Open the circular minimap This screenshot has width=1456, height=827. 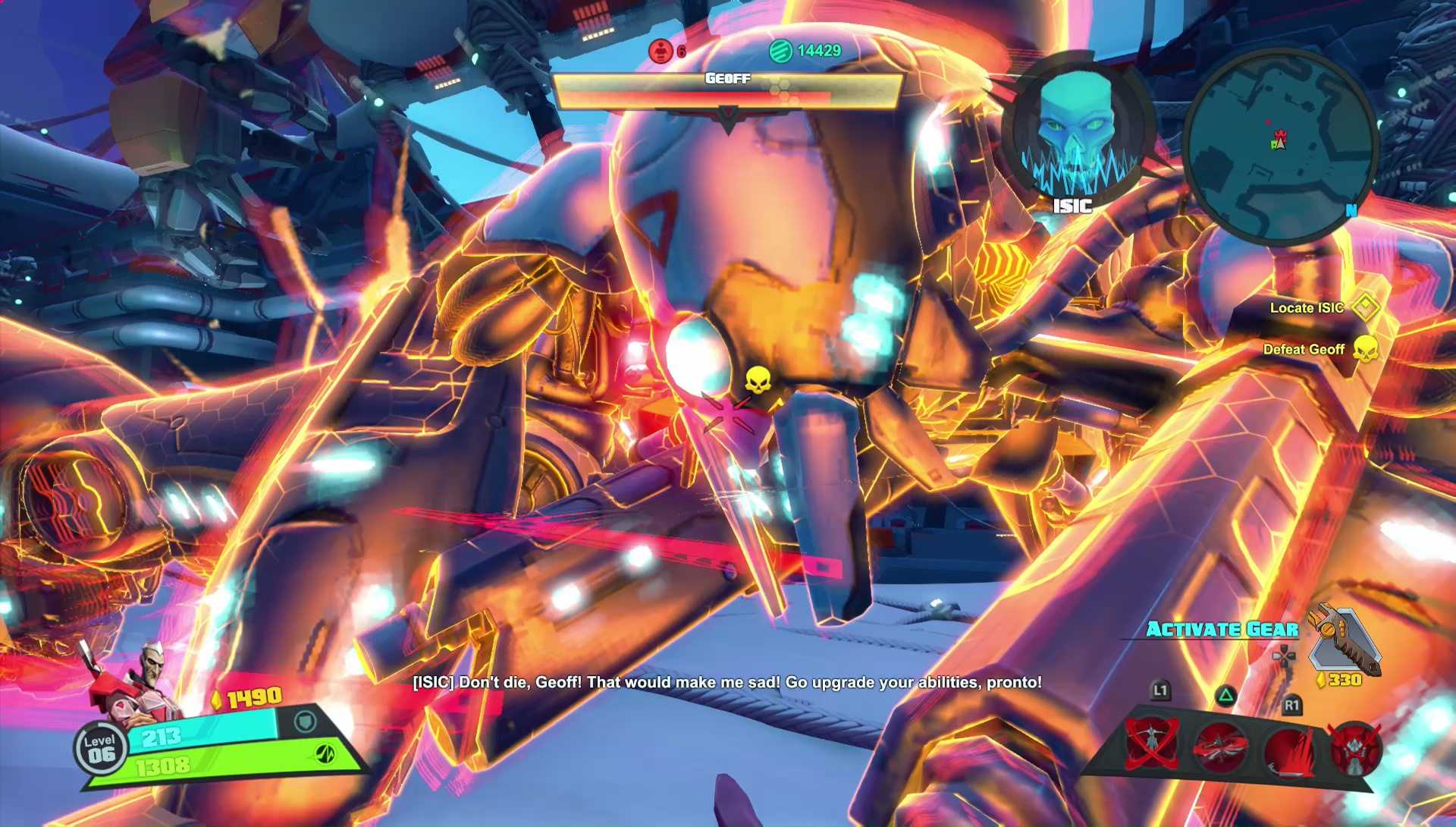click(1279, 146)
